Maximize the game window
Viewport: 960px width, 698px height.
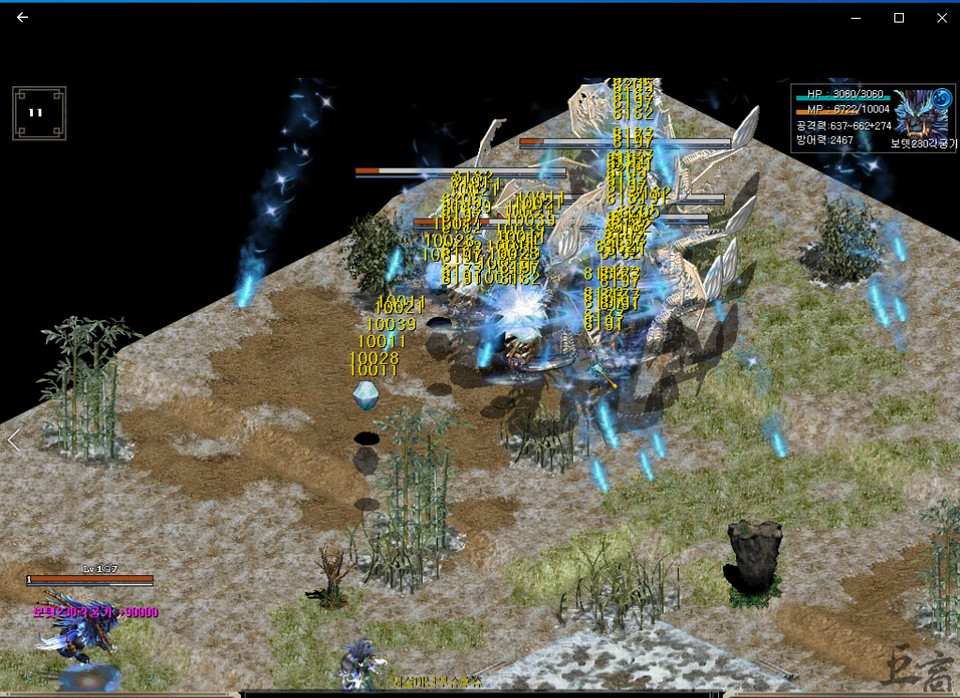pos(899,17)
